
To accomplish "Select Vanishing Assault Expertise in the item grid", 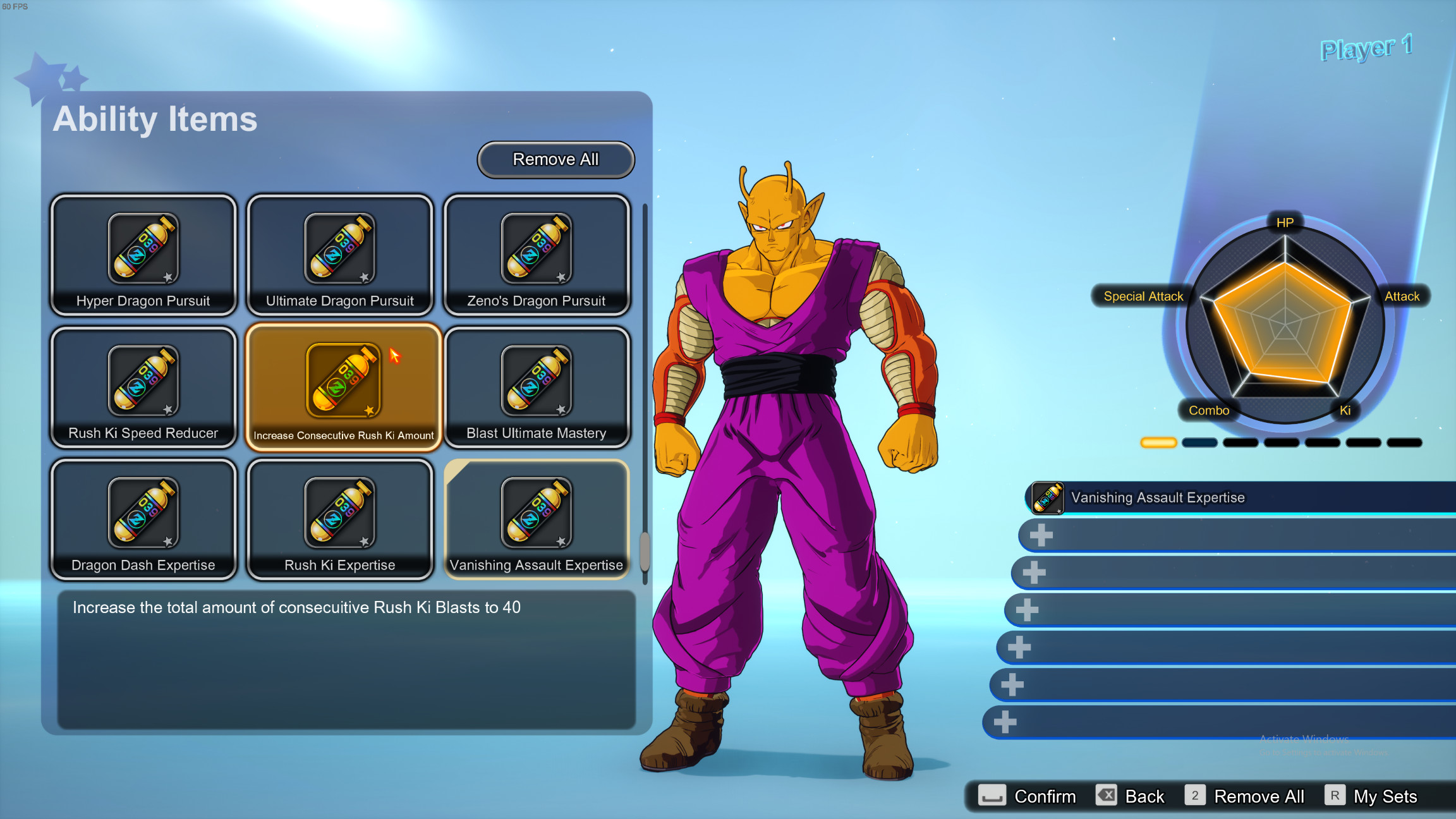I will pos(537,519).
